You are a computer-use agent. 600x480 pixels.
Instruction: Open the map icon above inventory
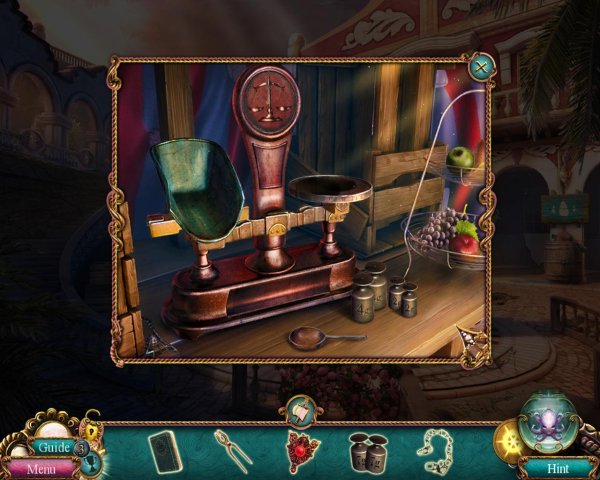[x=300, y=409]
